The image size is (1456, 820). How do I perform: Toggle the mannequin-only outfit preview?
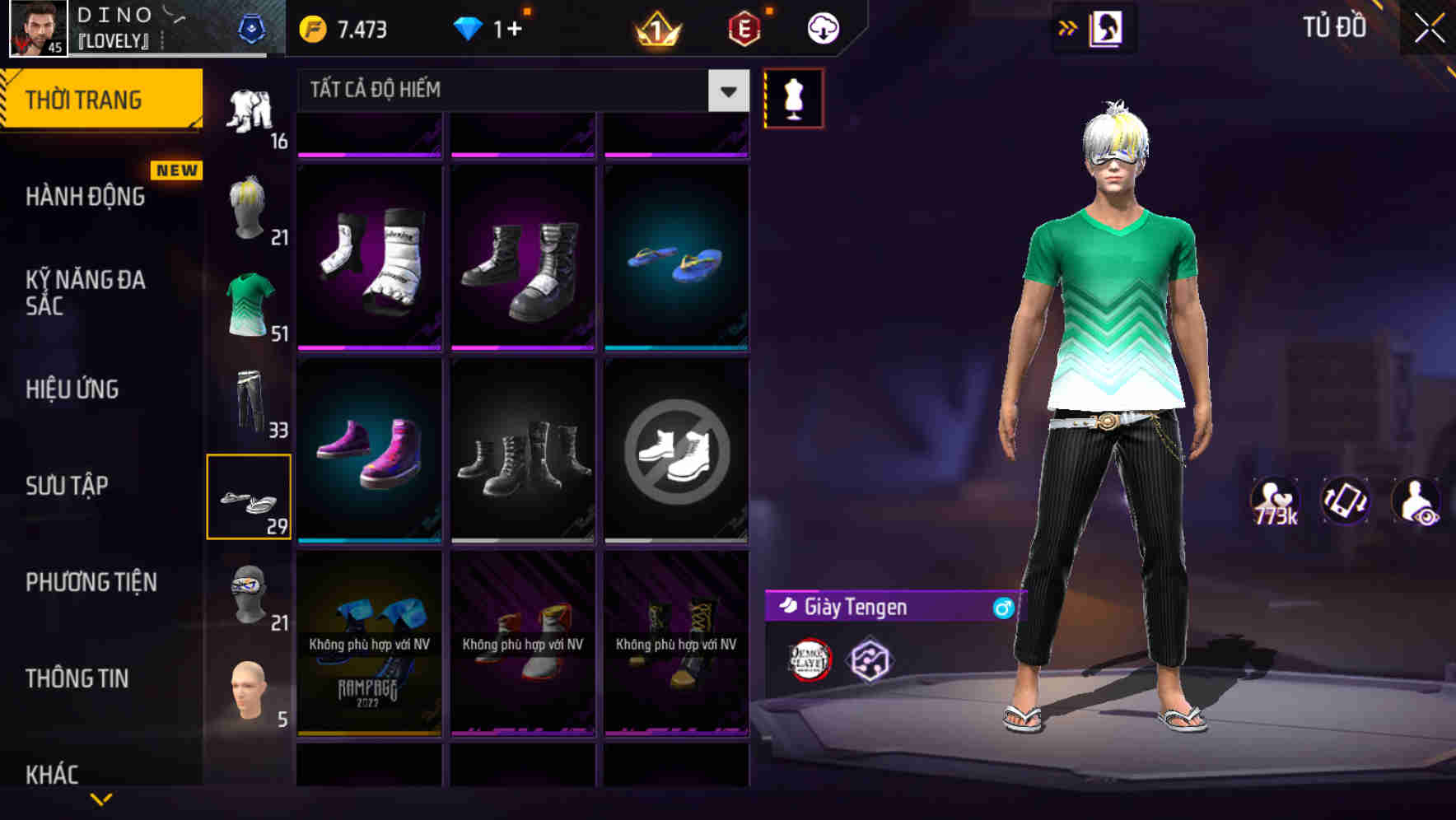coord(794,96)
